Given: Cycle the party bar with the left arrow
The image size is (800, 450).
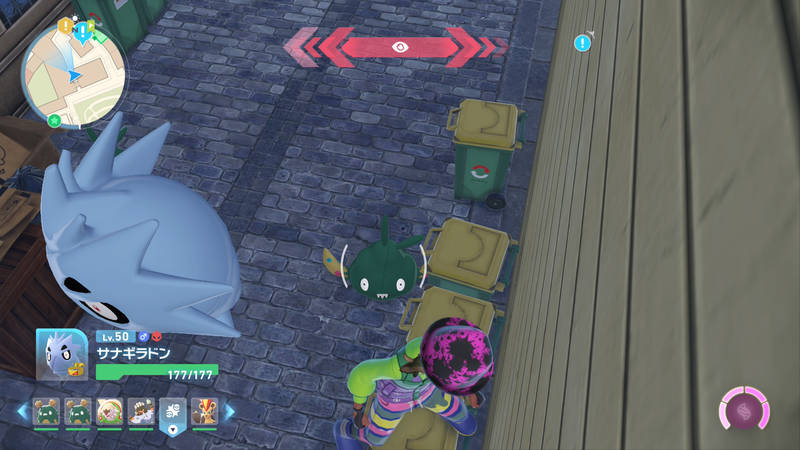Looking at the screenshot, I should click(23, 410).
